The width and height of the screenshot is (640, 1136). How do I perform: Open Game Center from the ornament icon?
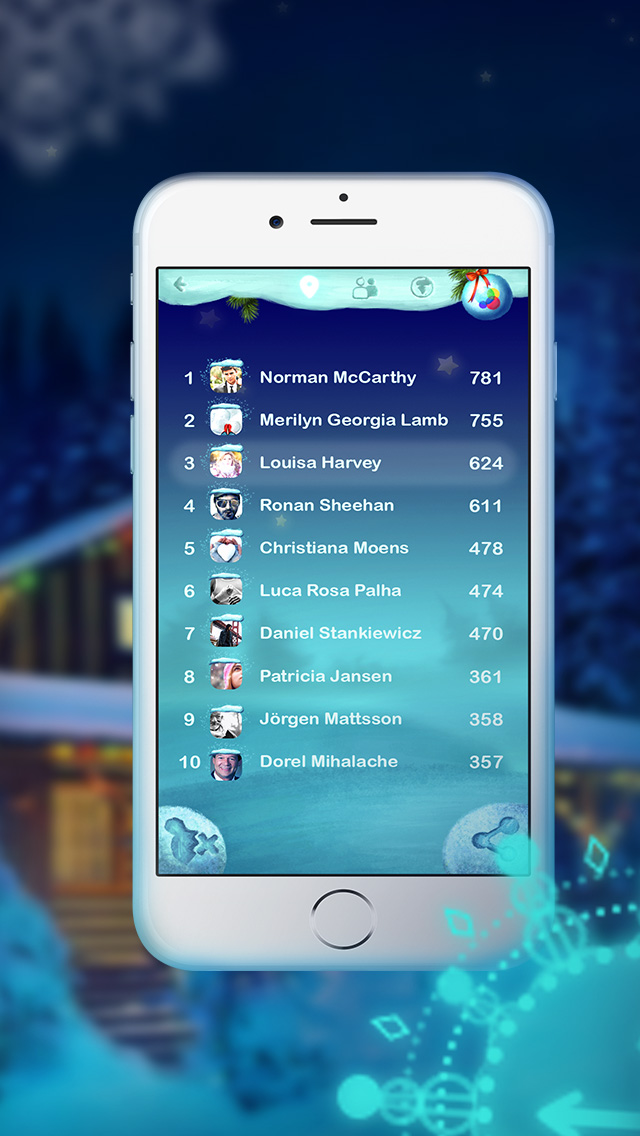tap(487, 294)
